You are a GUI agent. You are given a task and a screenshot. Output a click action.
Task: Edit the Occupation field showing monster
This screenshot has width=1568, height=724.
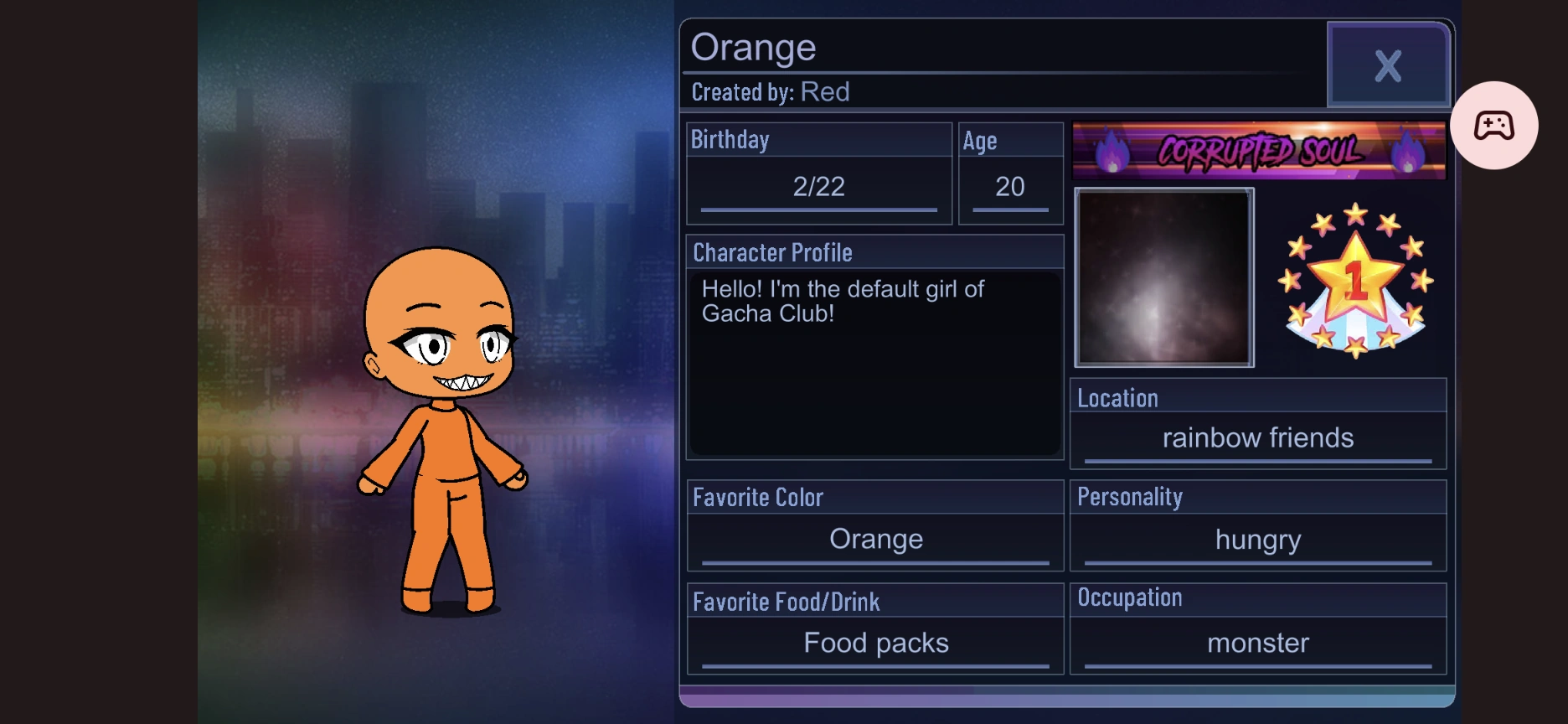click(x=1257, y=643)
